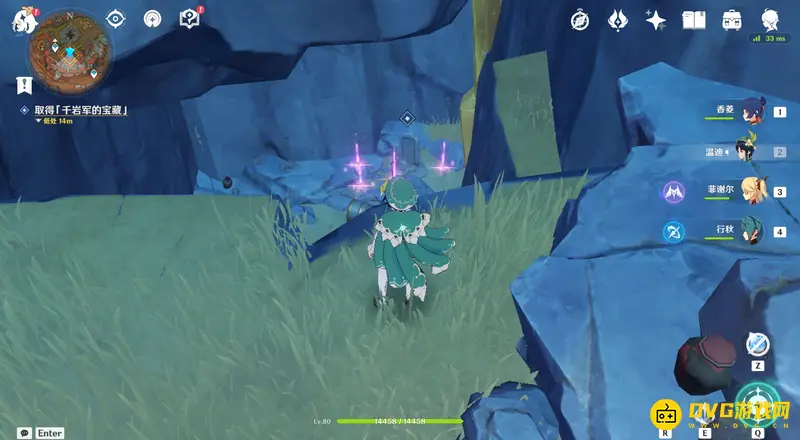
Task: Open the chat speech bubble icon
Action: [x=21, y=433]
